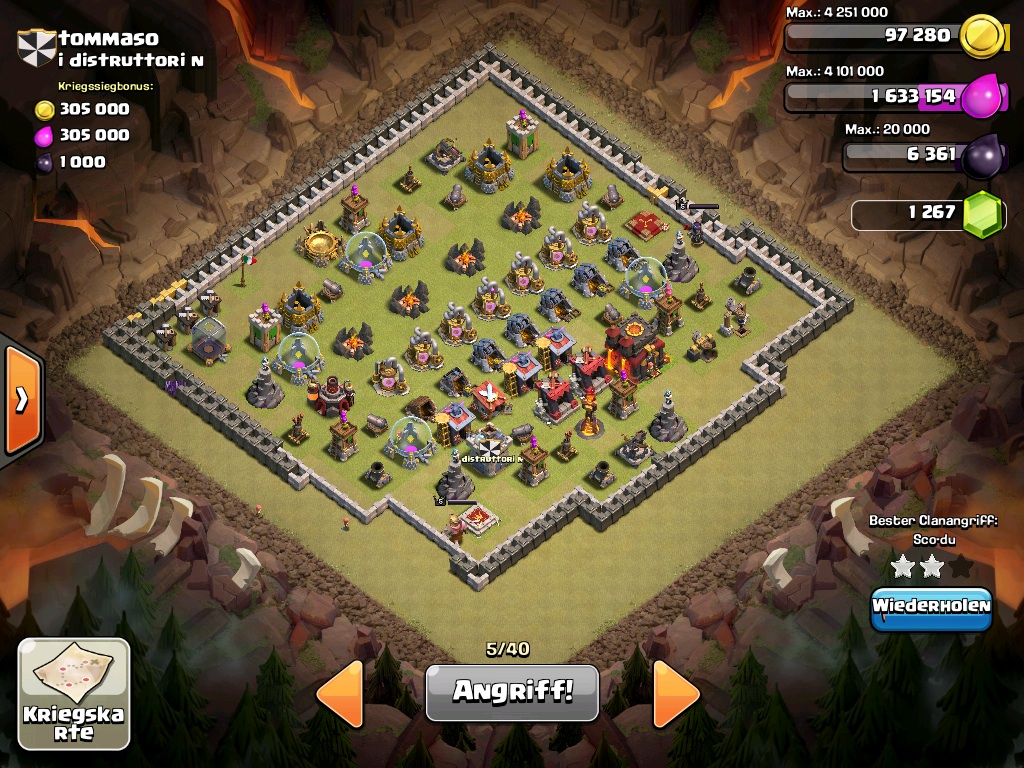
Task: Show the next enemy base
Action: [676, 692]
